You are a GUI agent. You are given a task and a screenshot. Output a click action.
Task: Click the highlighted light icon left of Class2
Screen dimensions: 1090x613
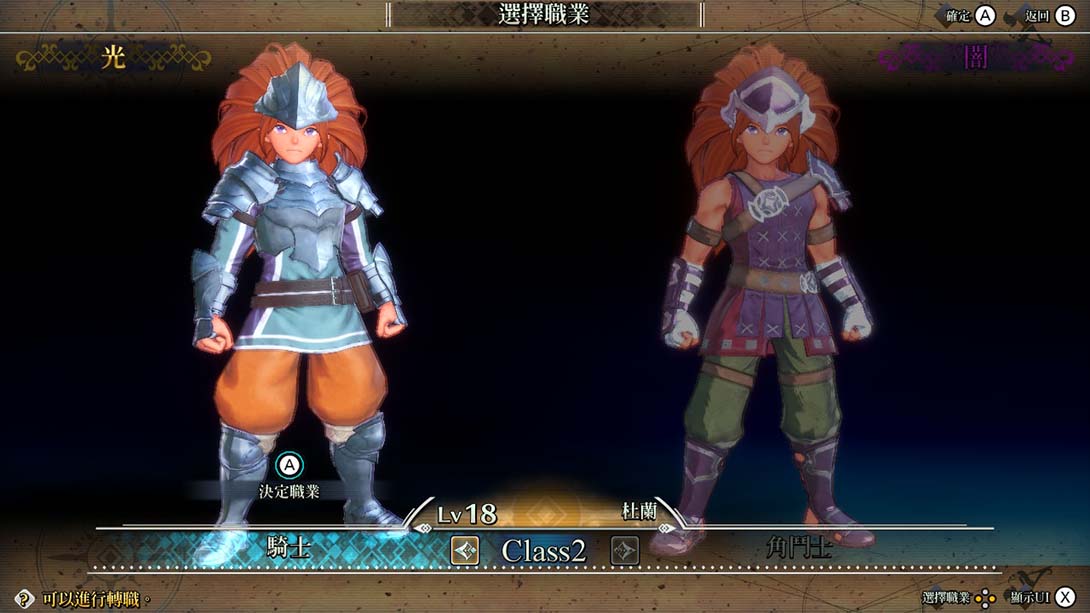[x=465, y=549]
